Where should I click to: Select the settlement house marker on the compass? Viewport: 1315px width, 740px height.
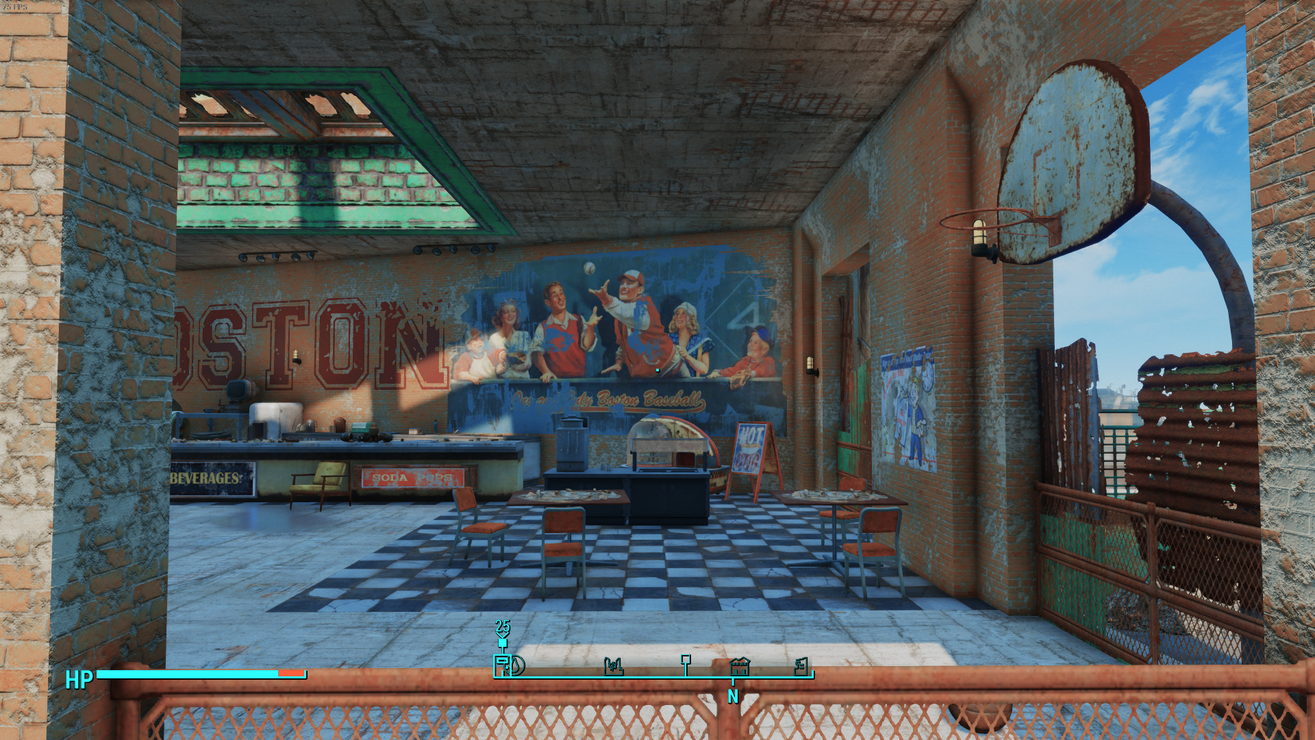740,666
